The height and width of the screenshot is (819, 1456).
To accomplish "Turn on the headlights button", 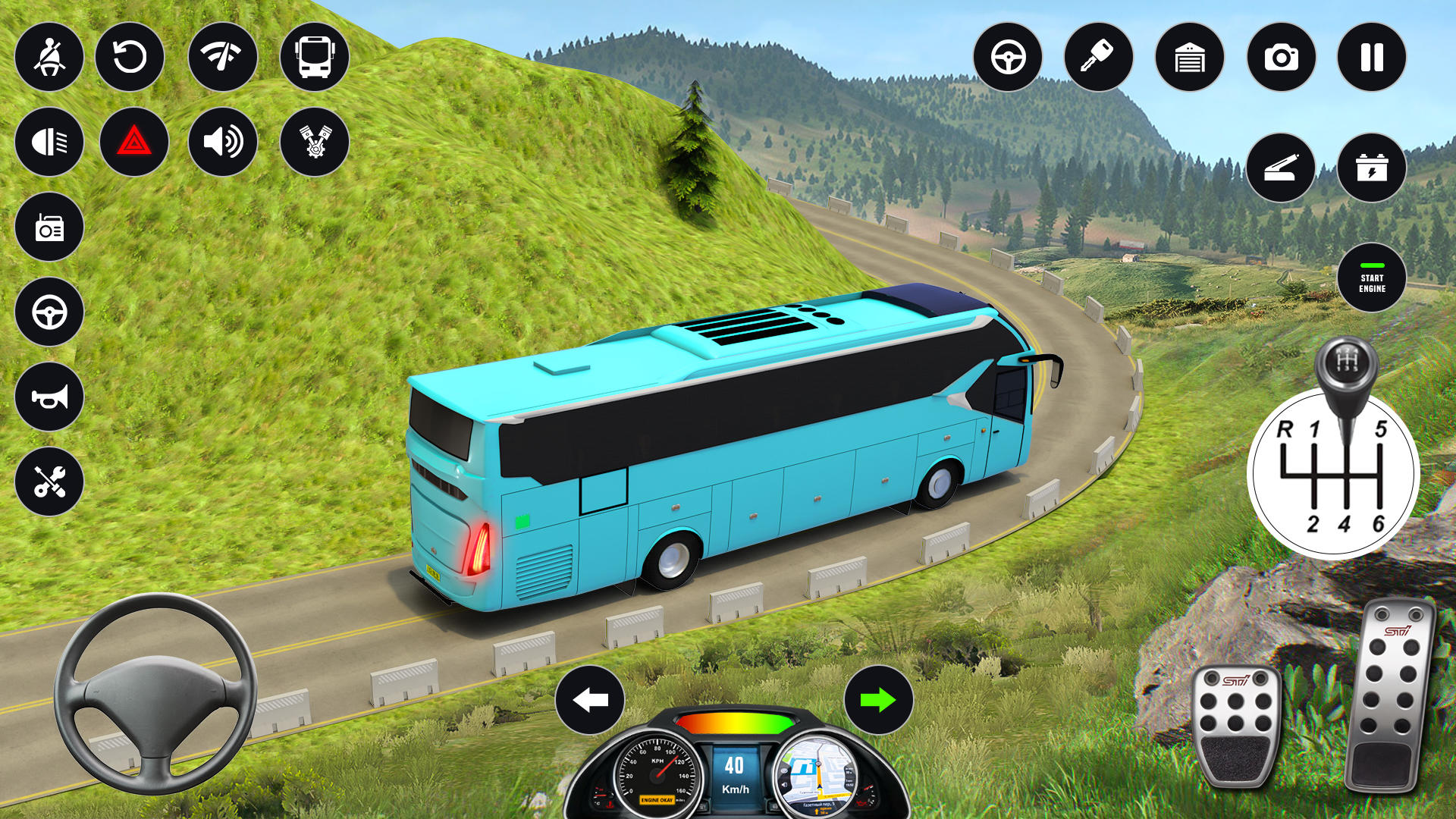I will 49,142.
